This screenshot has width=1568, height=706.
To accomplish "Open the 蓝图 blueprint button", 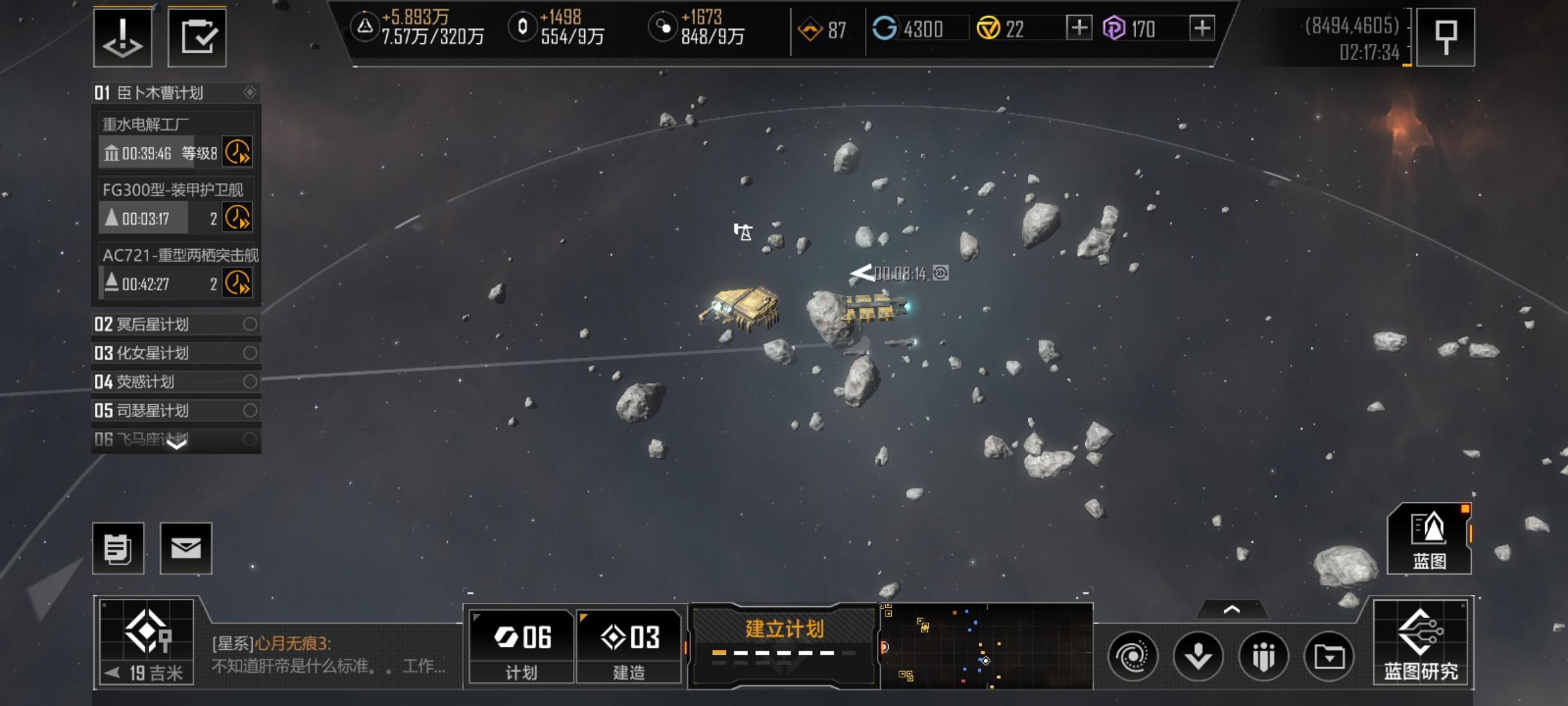I will [1429, 539].
